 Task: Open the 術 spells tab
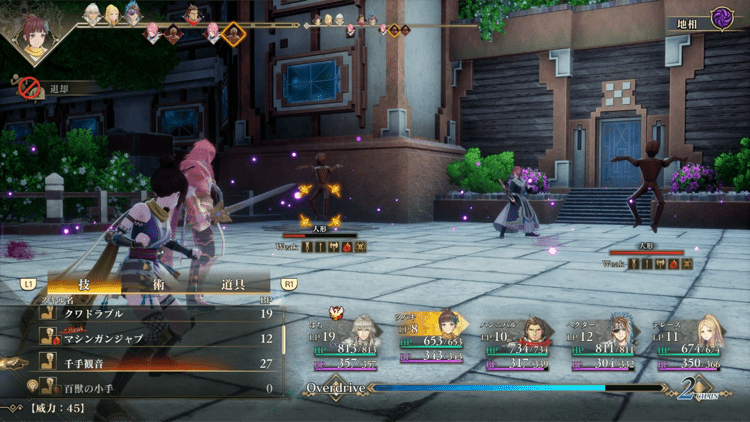162,285
